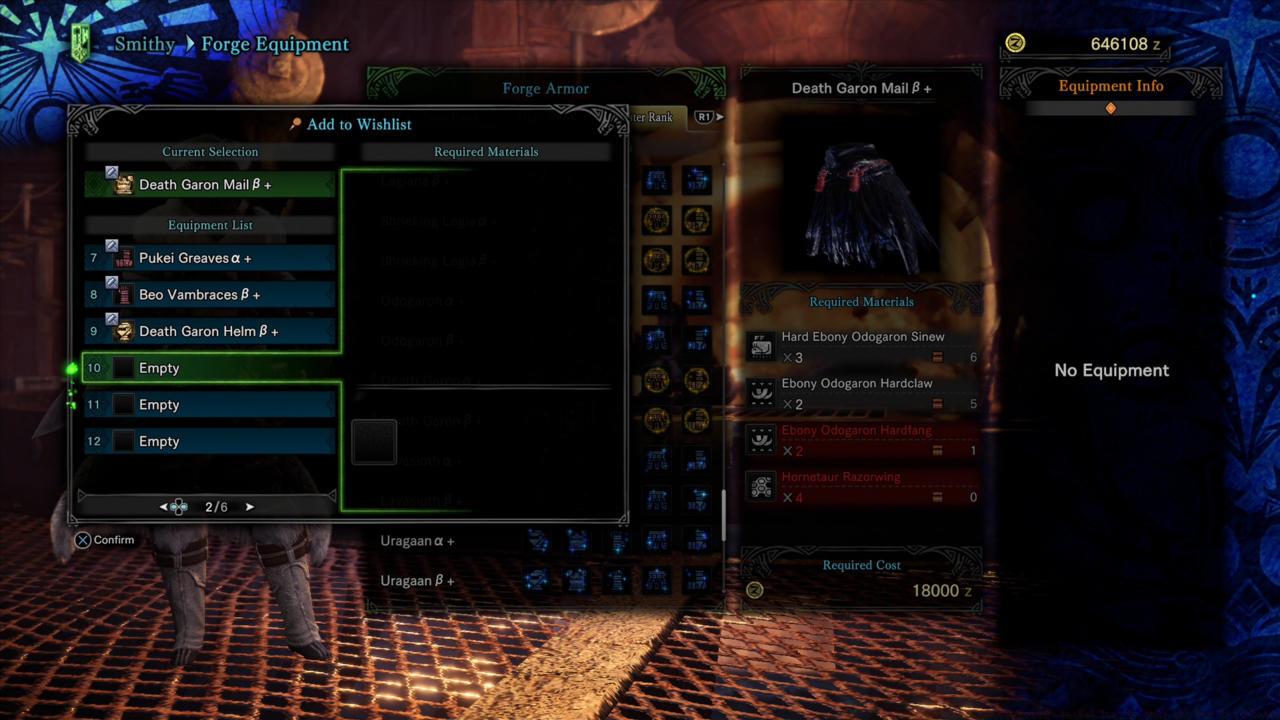Screen dimensions: 1280x720
Task: Click the Pukei Greaves α+ equipment icon
Action: tap(124, 257)
